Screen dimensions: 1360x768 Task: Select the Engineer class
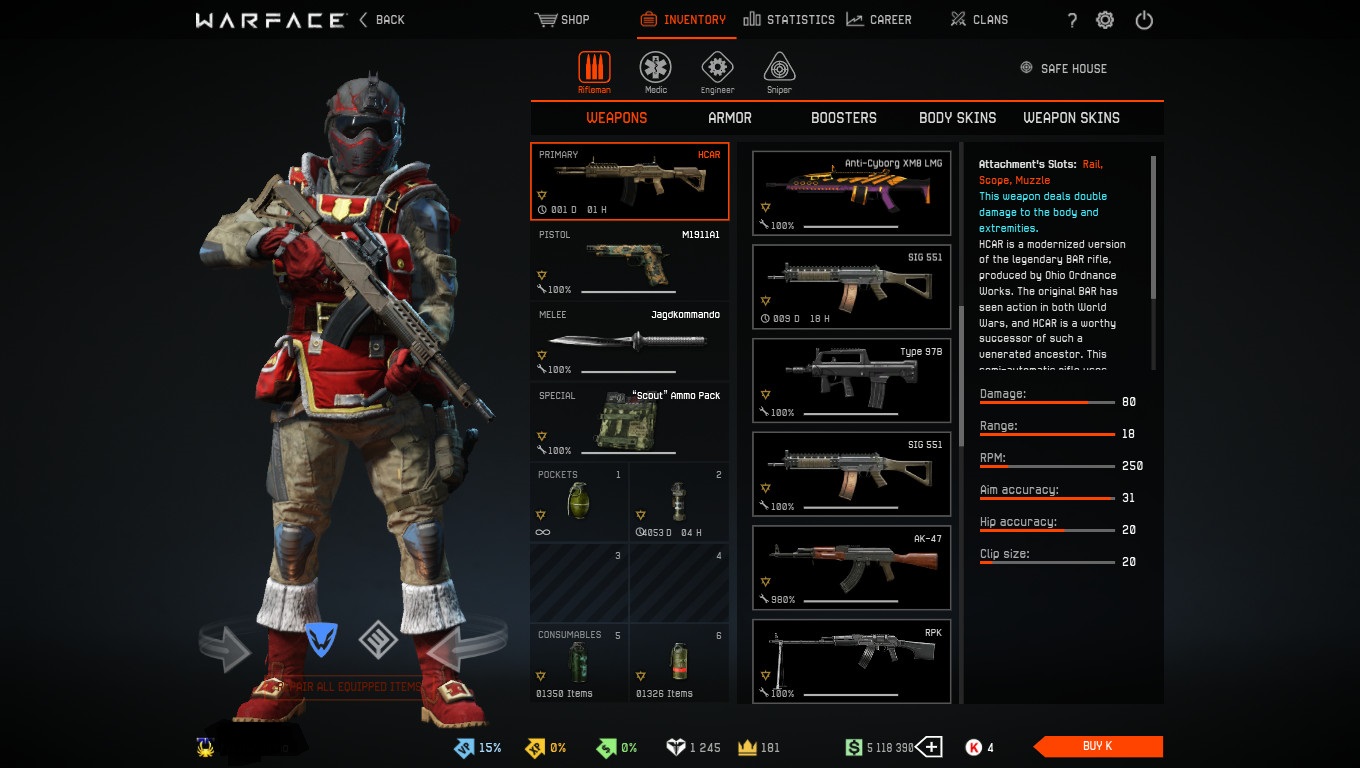[x=717, y=73]
